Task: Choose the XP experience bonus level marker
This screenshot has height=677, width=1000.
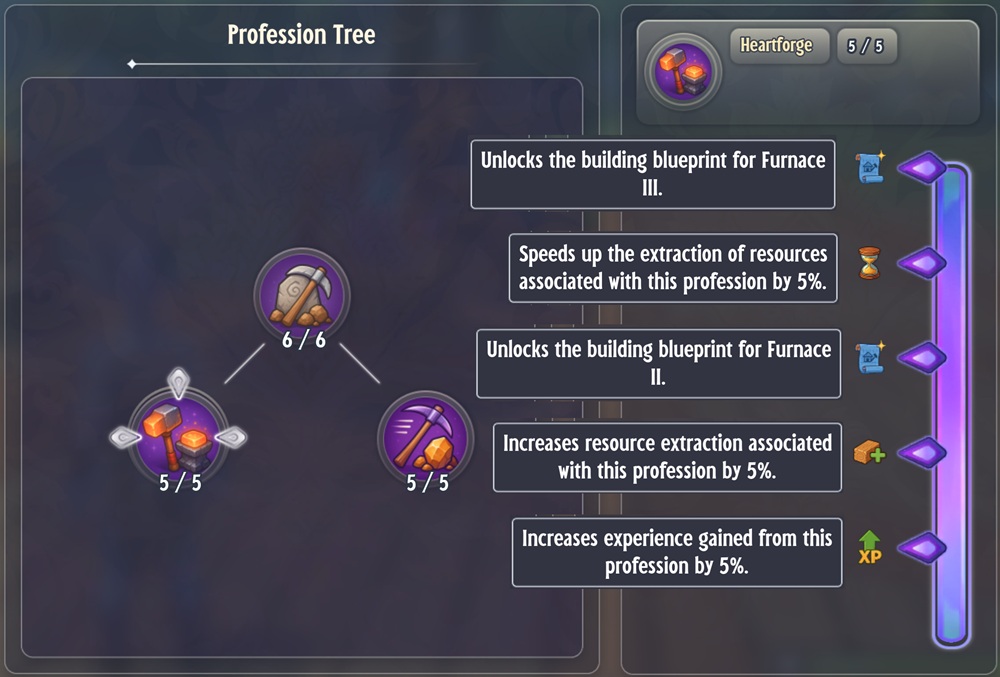Action: (922, 548)
